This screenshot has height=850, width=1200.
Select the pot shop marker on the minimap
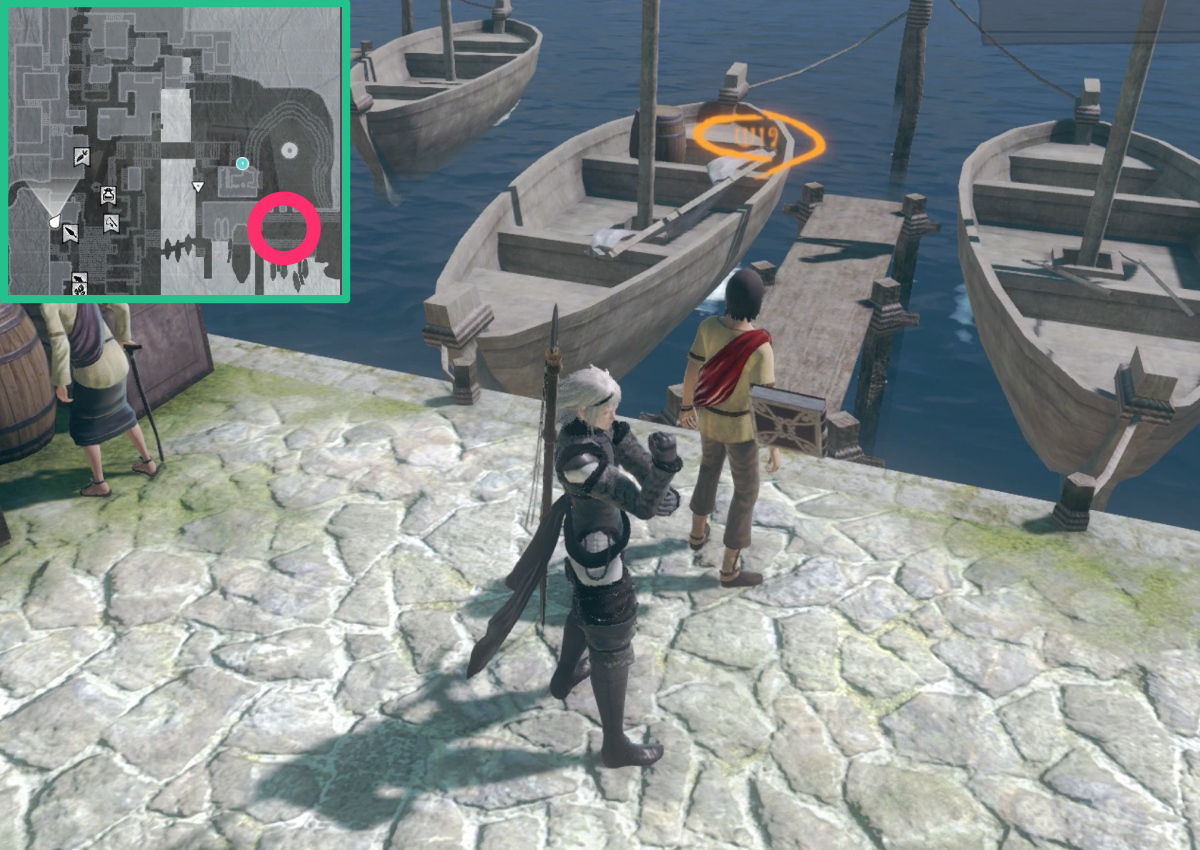coord(107,195)
